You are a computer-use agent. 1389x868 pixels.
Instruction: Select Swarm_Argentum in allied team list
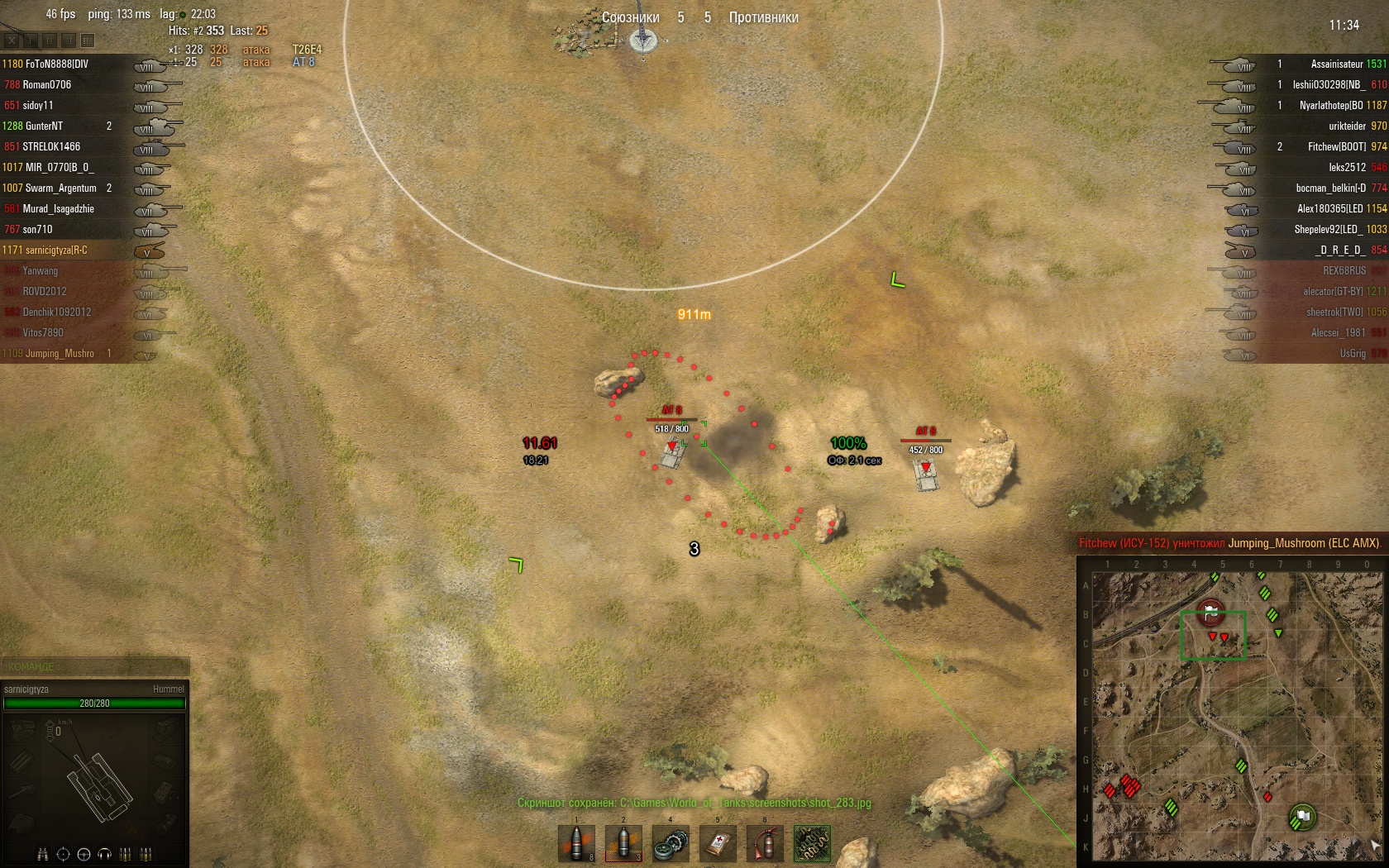point(60,188)
